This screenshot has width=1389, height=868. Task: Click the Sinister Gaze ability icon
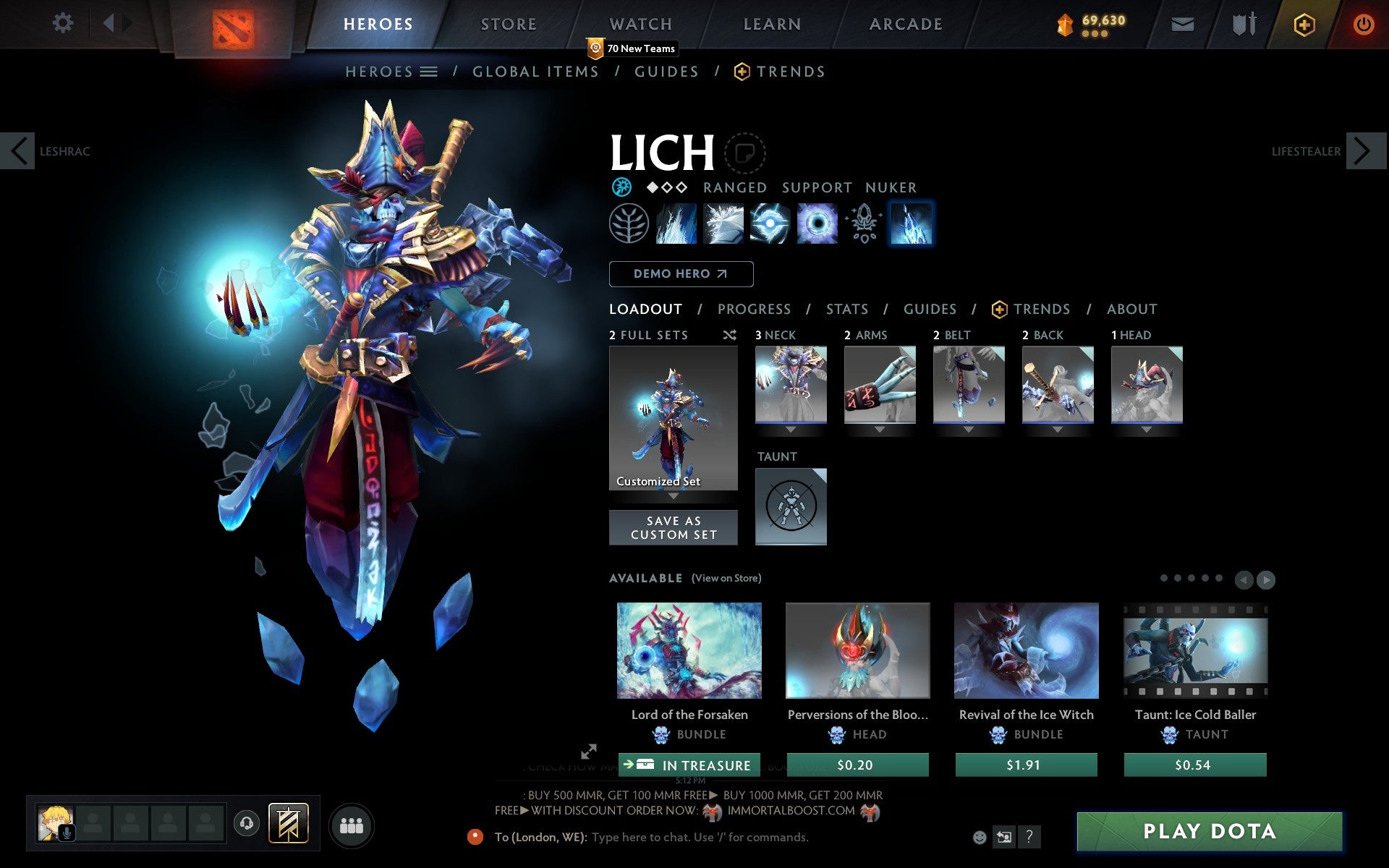770,224
